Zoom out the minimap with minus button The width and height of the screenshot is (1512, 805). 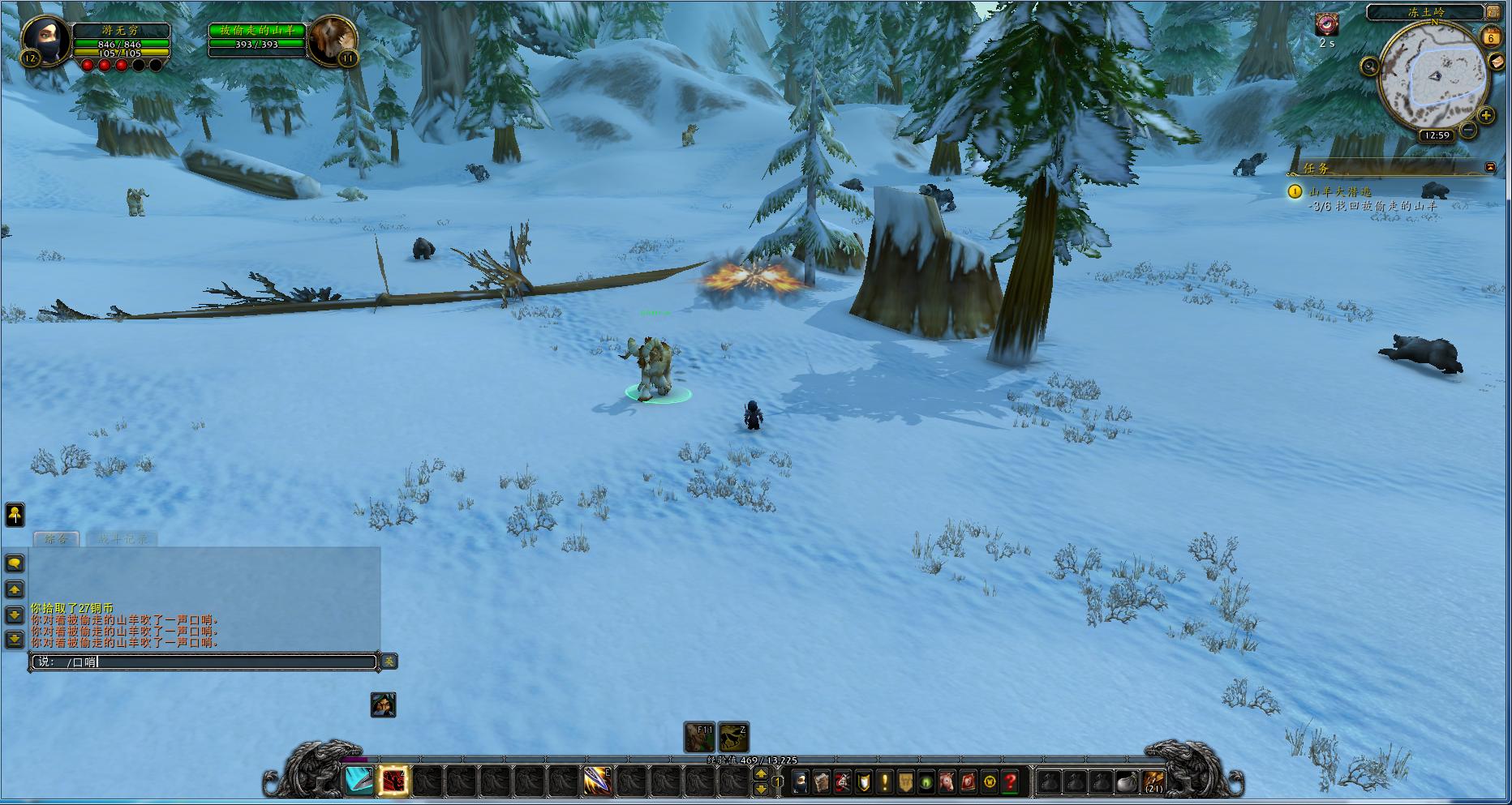point(1469,130)
